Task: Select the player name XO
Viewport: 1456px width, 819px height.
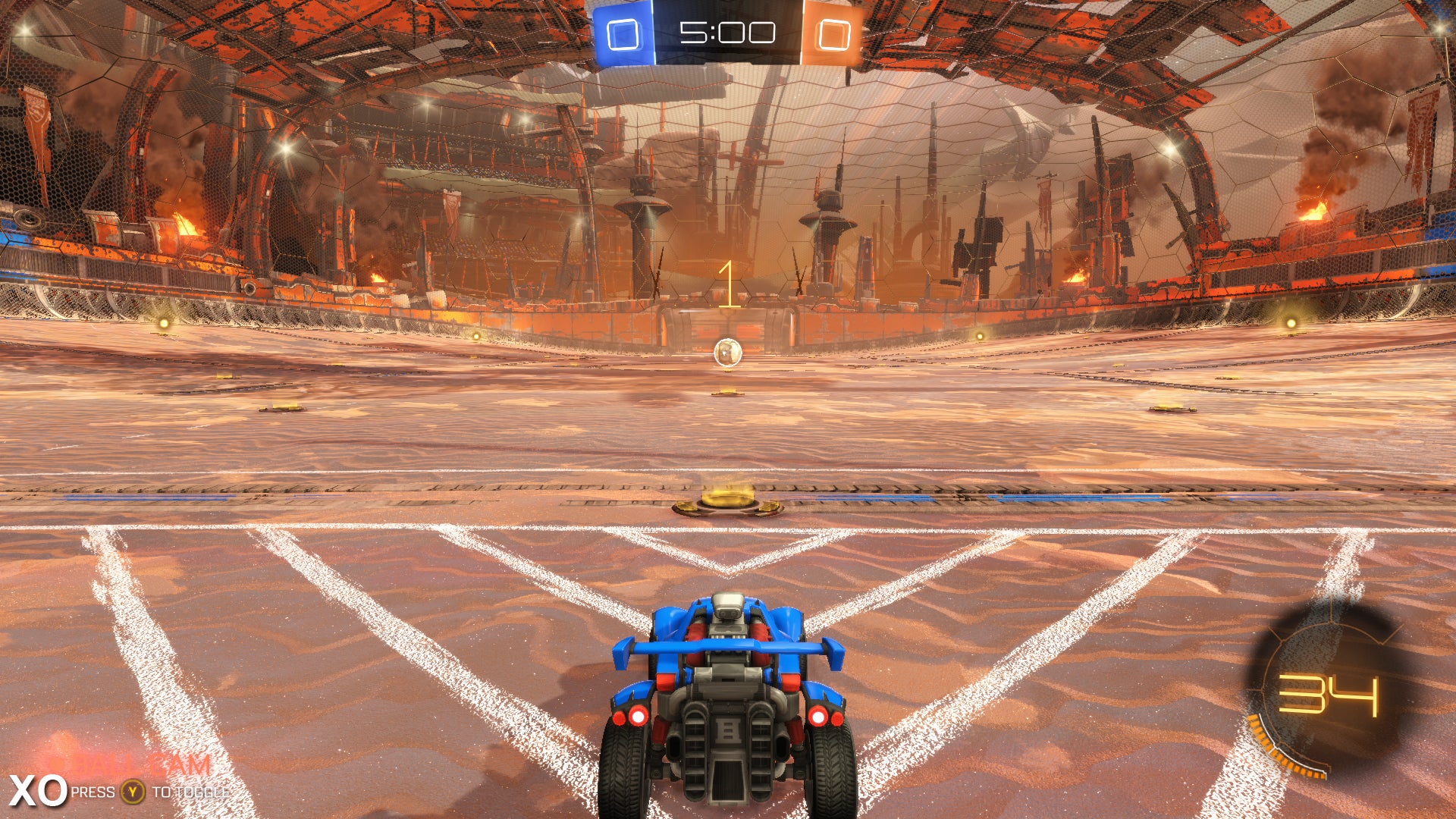Action: tap(34, 789)
